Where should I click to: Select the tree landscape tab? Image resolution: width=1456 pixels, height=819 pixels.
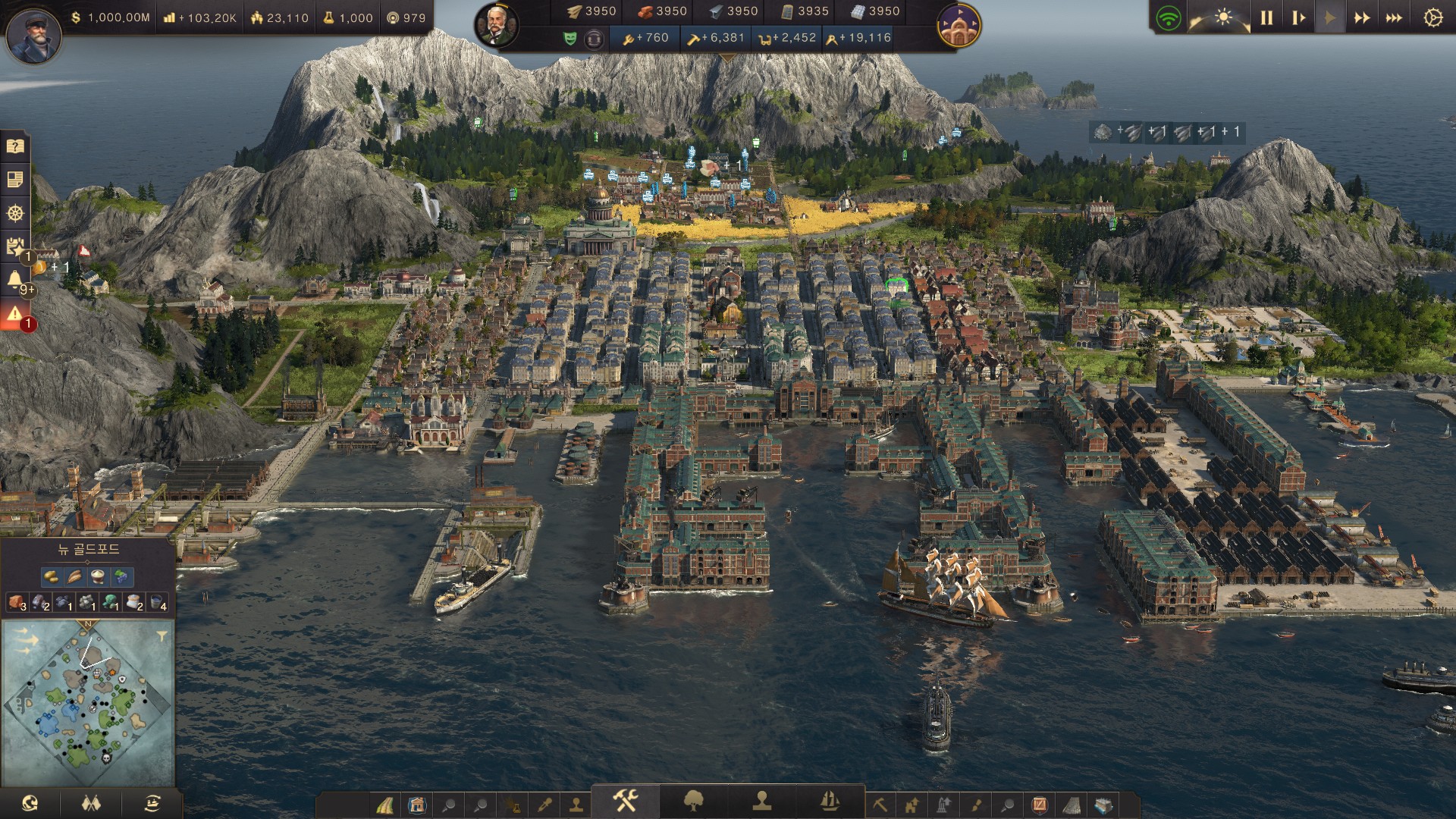coord(693,801)
